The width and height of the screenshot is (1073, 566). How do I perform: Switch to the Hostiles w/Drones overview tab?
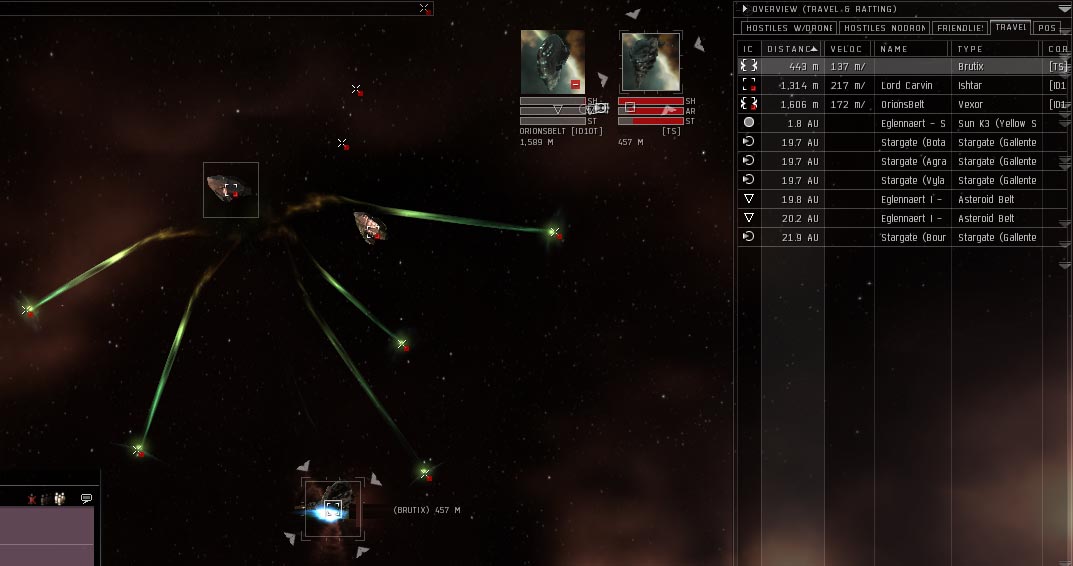[788, 28]
